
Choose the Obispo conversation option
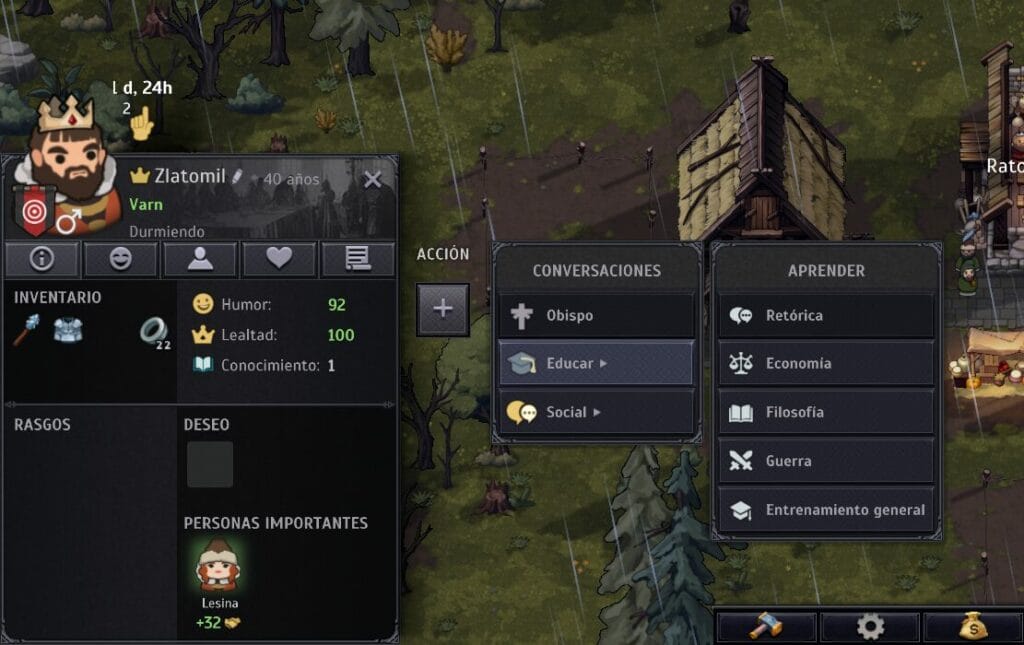coord(596,316)
